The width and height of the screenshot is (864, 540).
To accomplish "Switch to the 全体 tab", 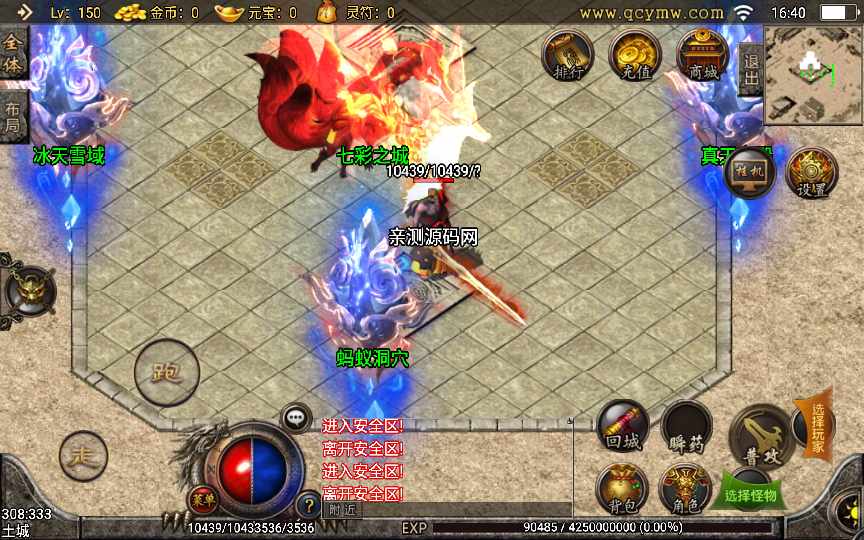I will coord(13,54).
